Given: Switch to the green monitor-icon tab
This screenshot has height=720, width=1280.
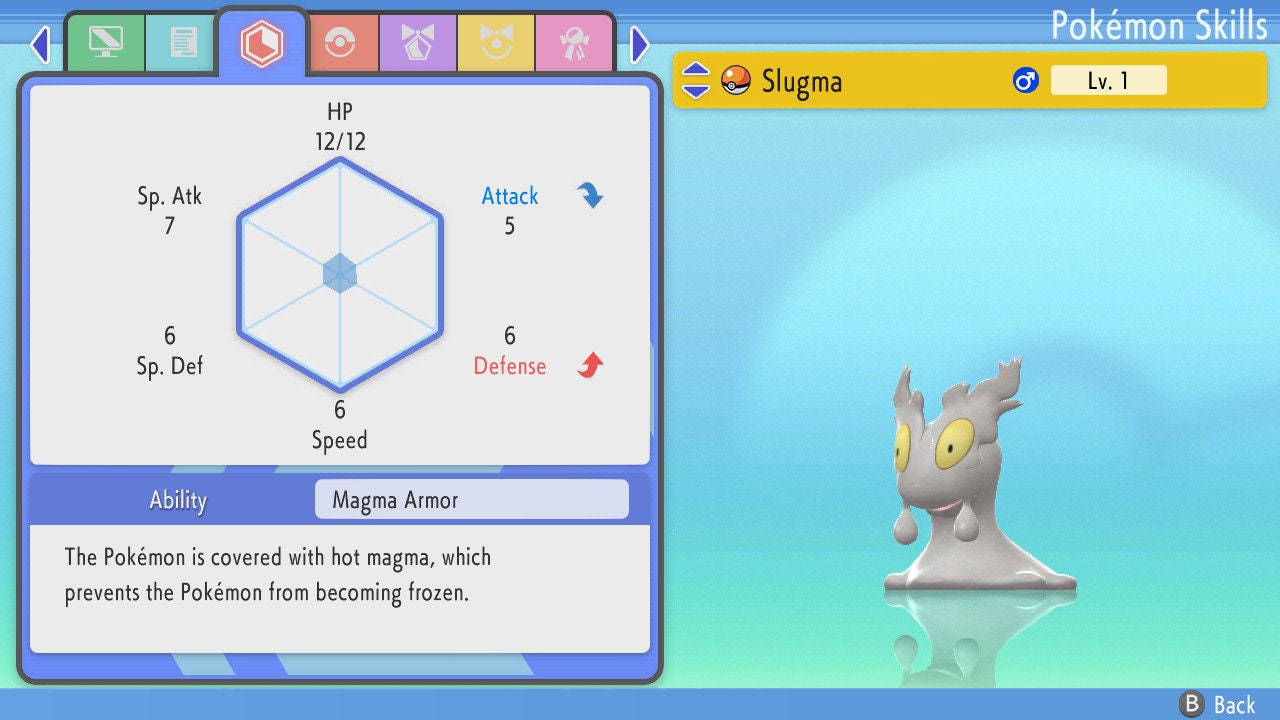Looking at the screenshot, I should 105,43.
